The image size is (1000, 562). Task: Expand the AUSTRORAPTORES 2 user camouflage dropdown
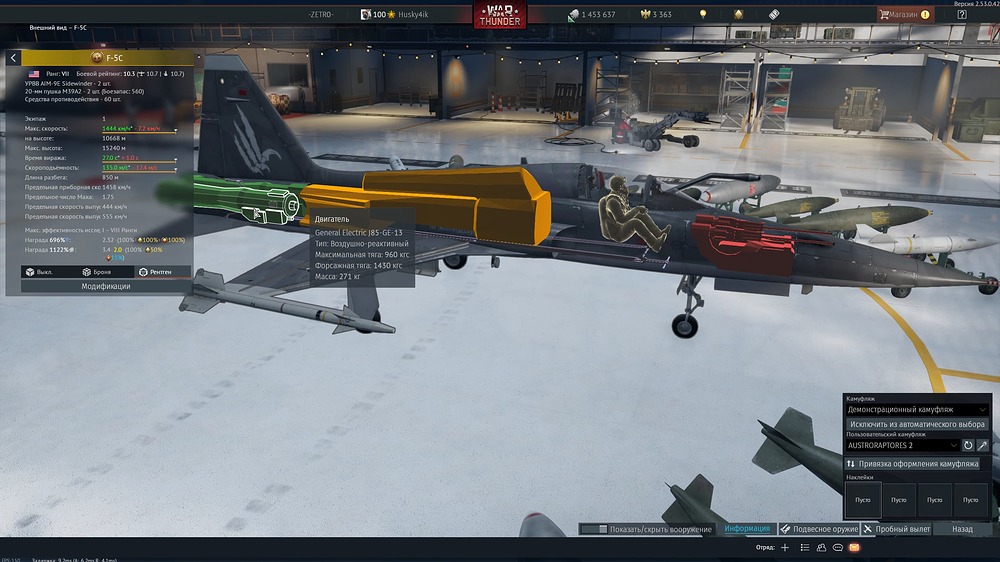pyautogui.click(x=901, y=445)
